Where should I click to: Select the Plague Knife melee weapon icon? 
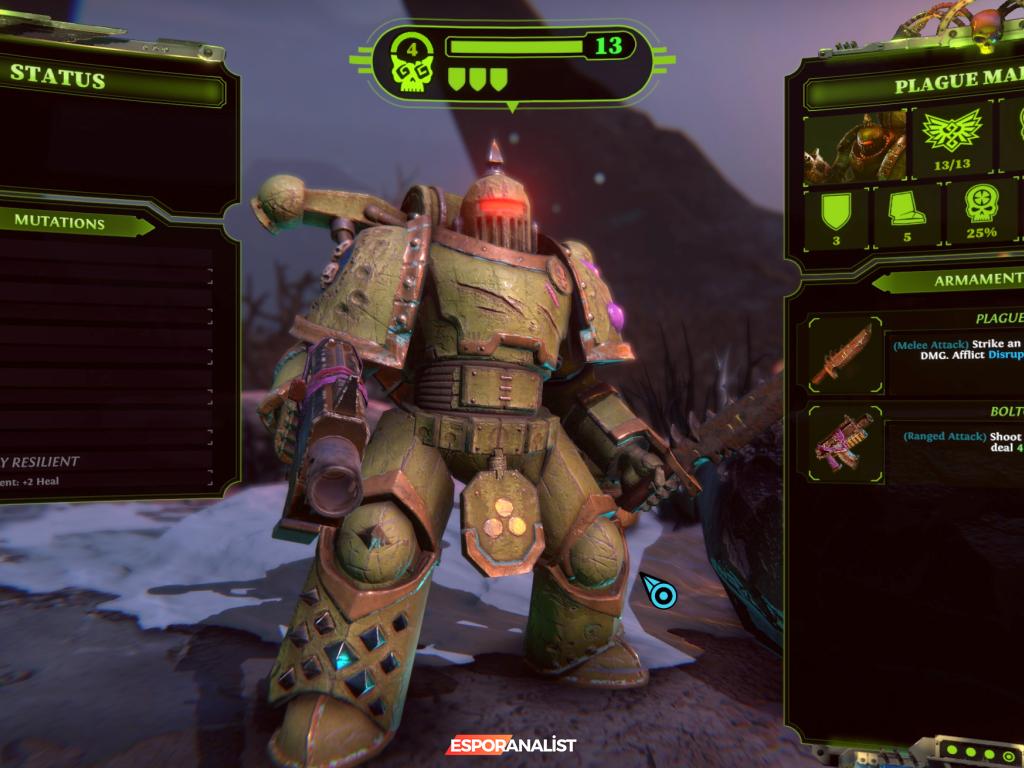pos(840,352)
